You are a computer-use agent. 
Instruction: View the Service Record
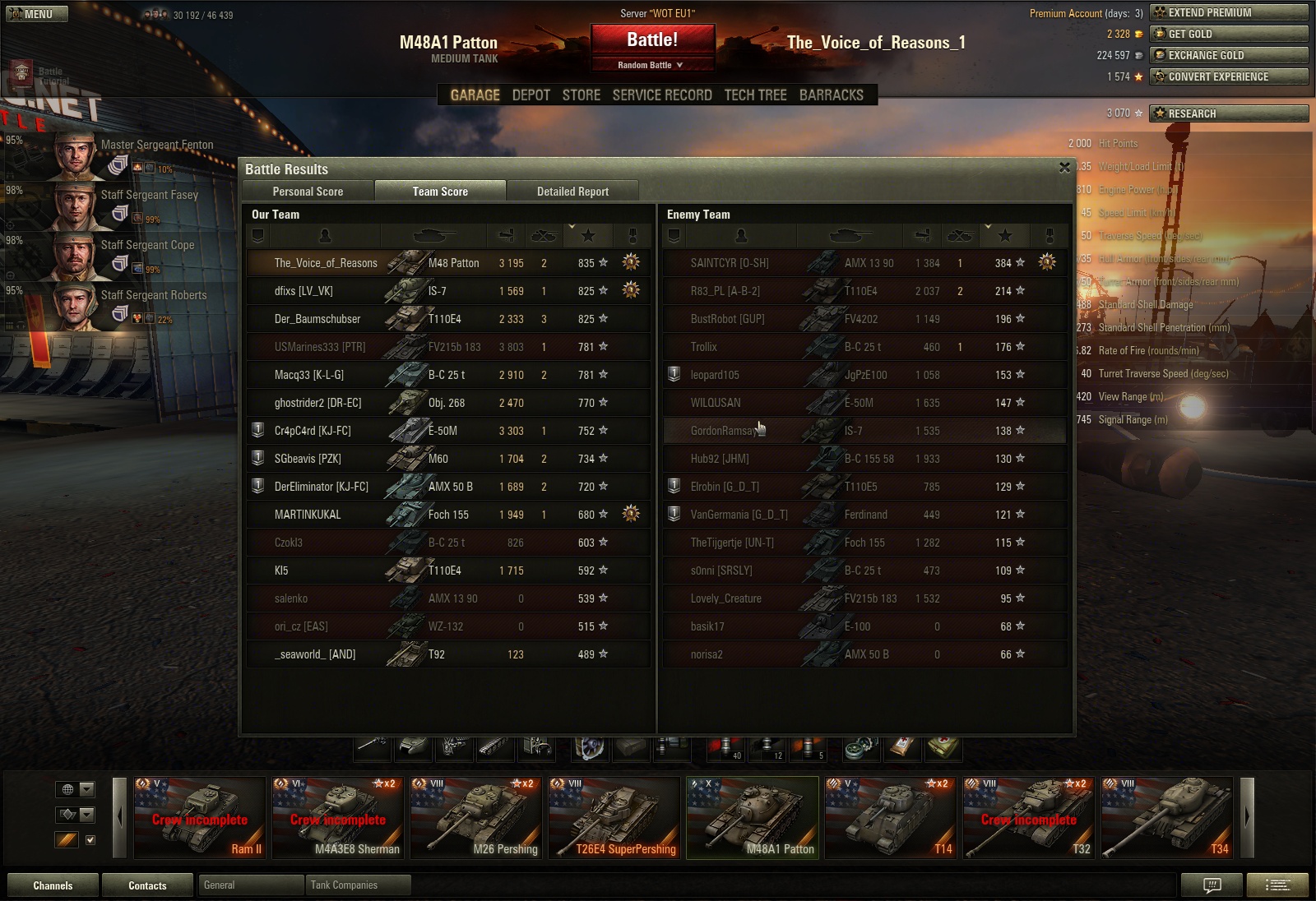tap(662, 95)
